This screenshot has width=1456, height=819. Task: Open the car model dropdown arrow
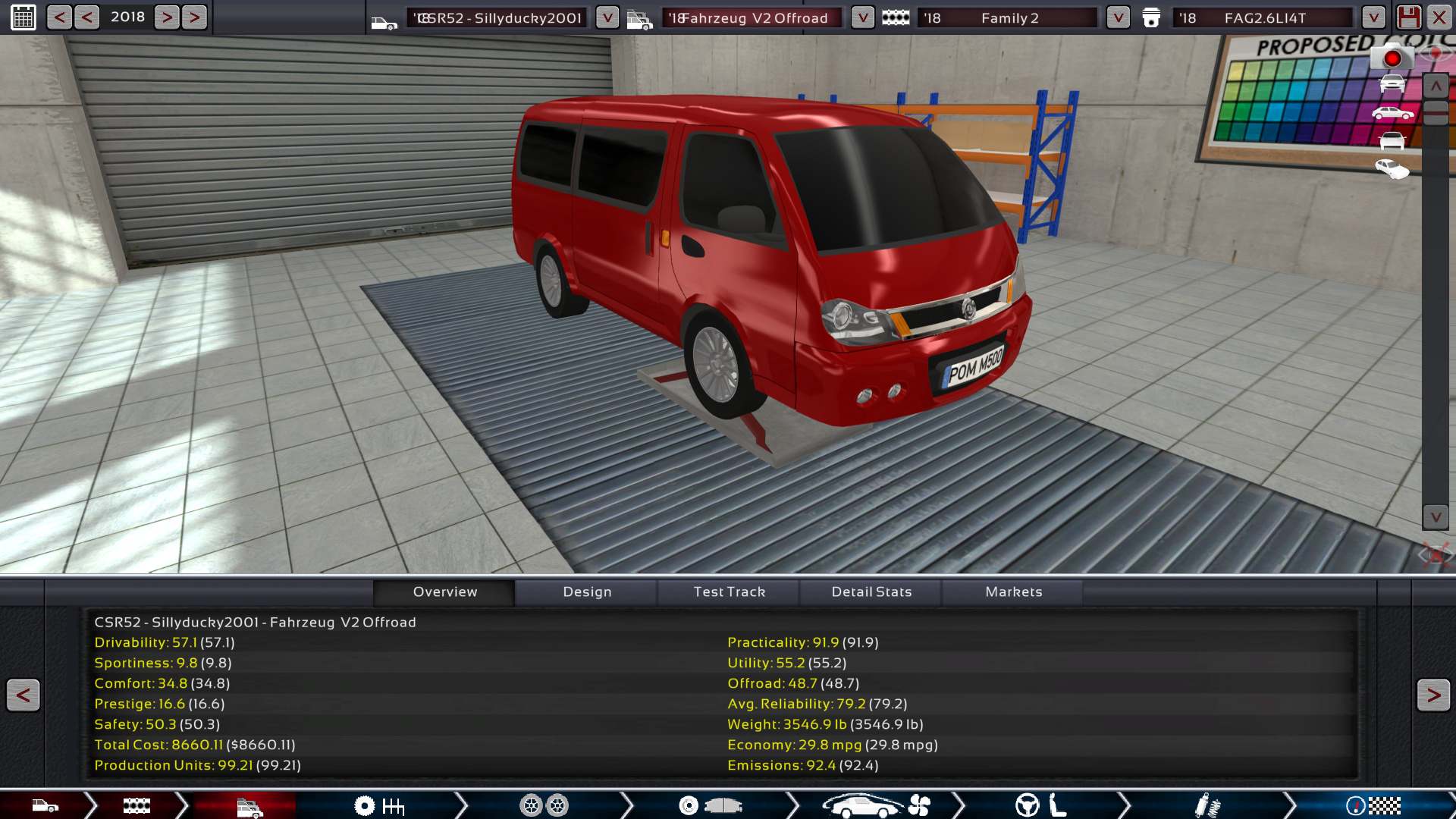coord(607,17)
